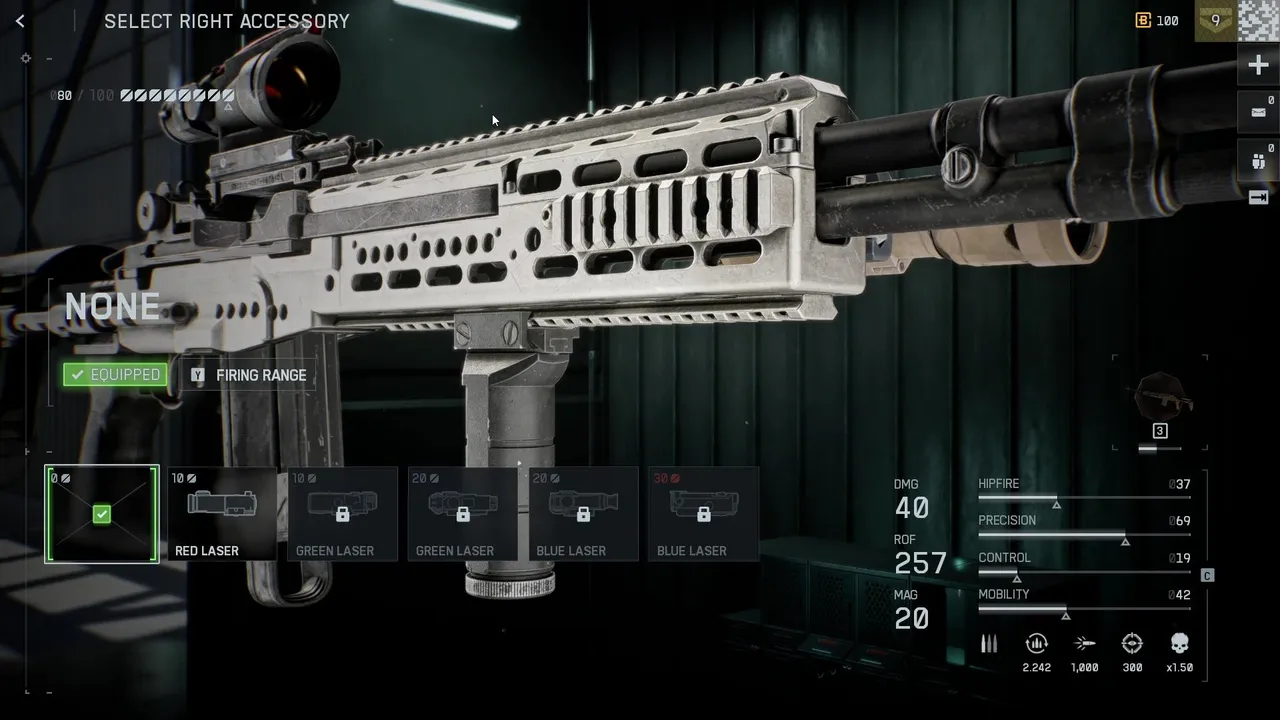Open the mail envelope inbox
Image resolution: width=1280 pixels, height=720 pixels.
(1258, 112)
